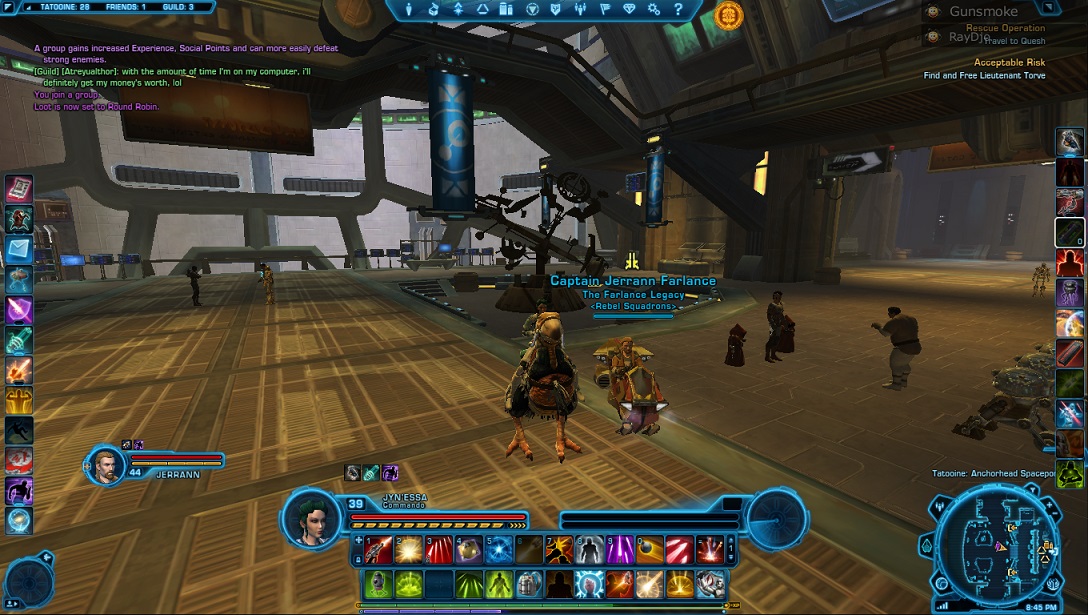
Task: Open the guild flag icon in top menu
Action: (x=606, y=9)
